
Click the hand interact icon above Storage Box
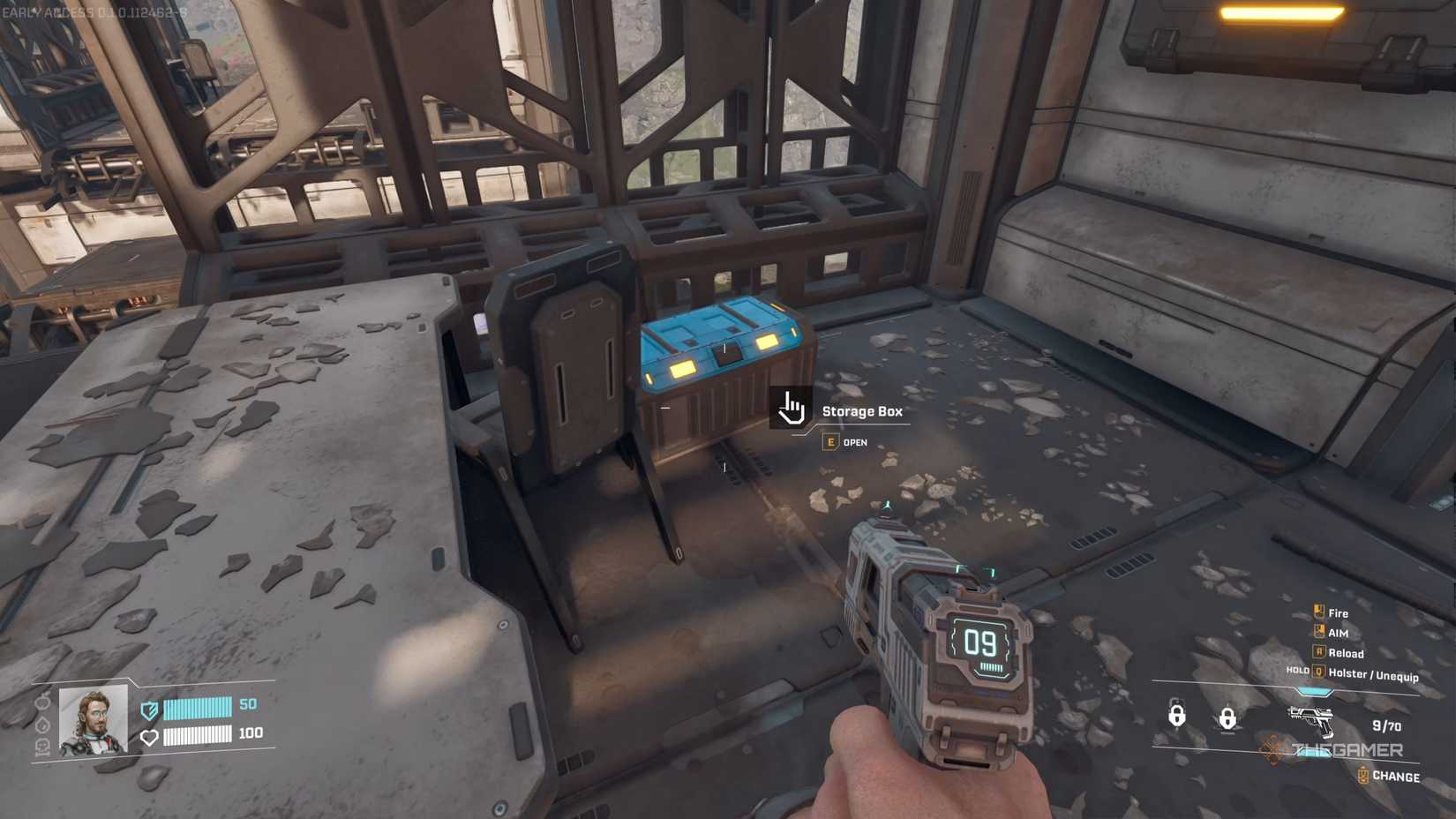[792, 409]
